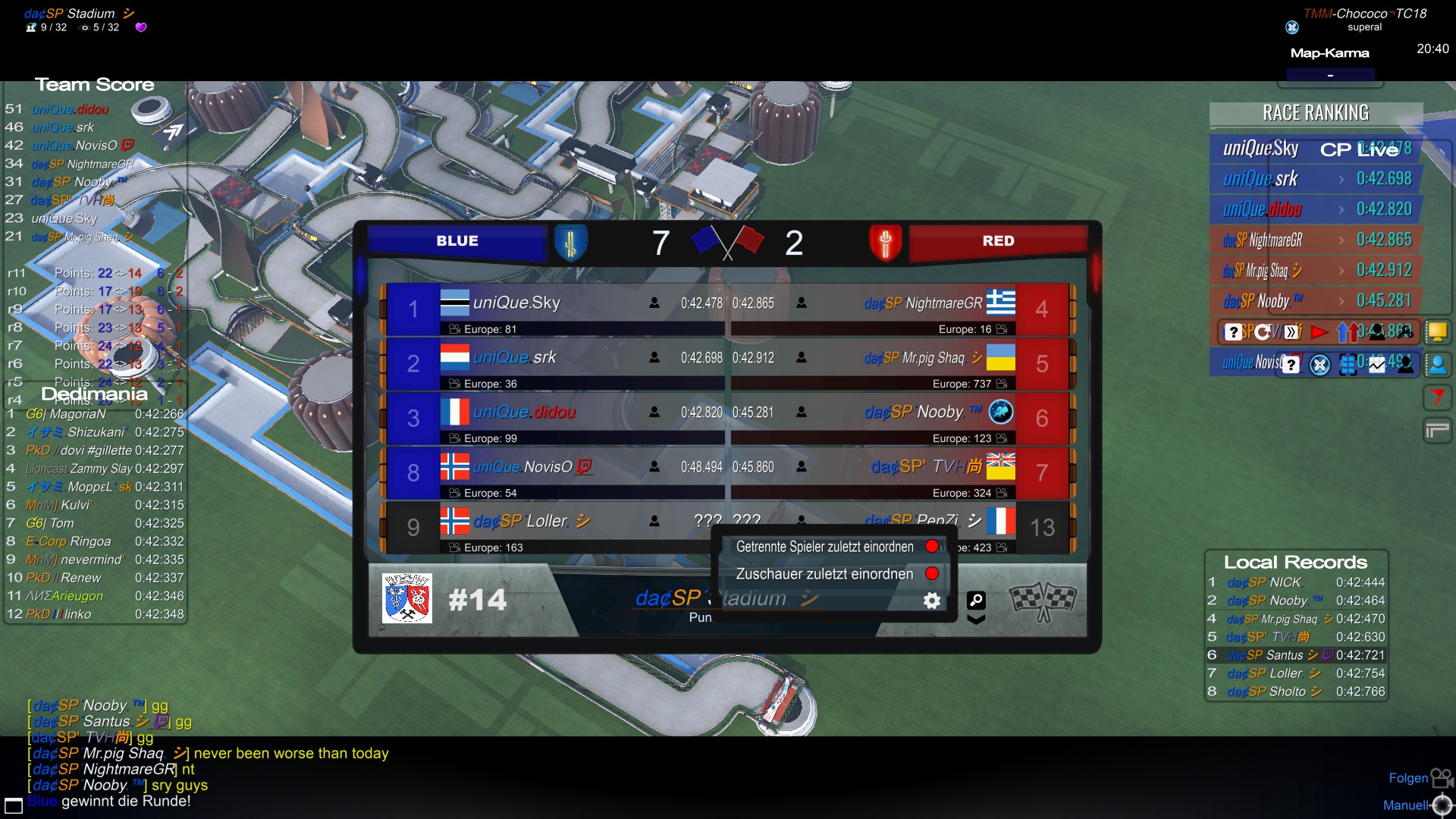Open the chat box icon
The height and width of the screenshot is (819, 1456).
(14, 805)
